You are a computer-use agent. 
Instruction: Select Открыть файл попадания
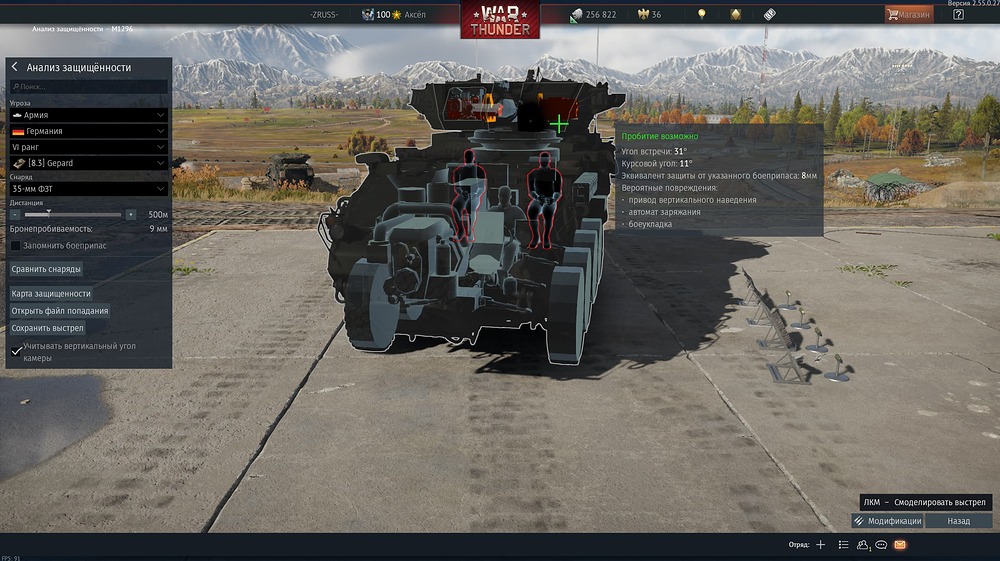pos(60,311)
